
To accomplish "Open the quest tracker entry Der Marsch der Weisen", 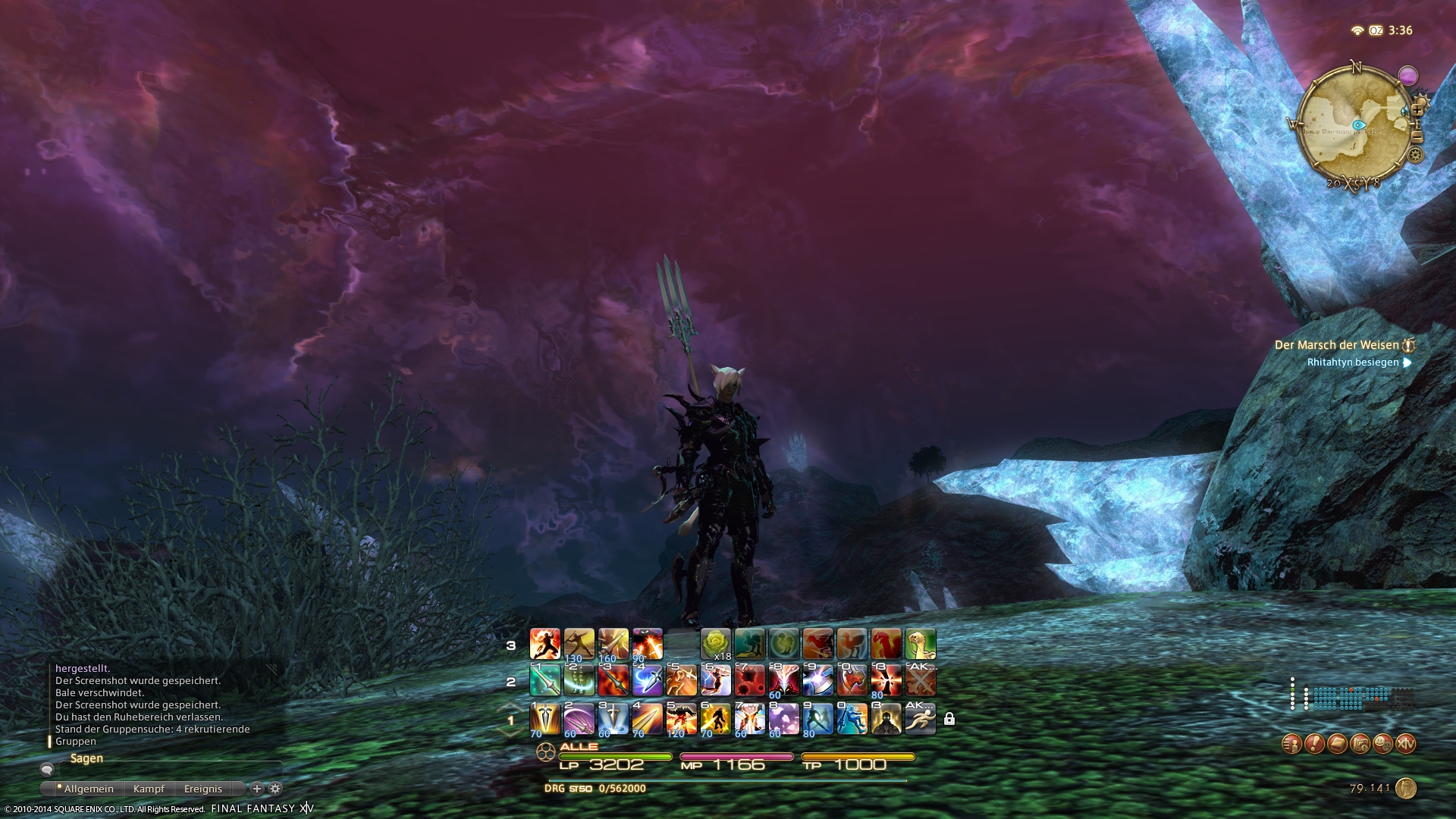I will (1336, 345).
